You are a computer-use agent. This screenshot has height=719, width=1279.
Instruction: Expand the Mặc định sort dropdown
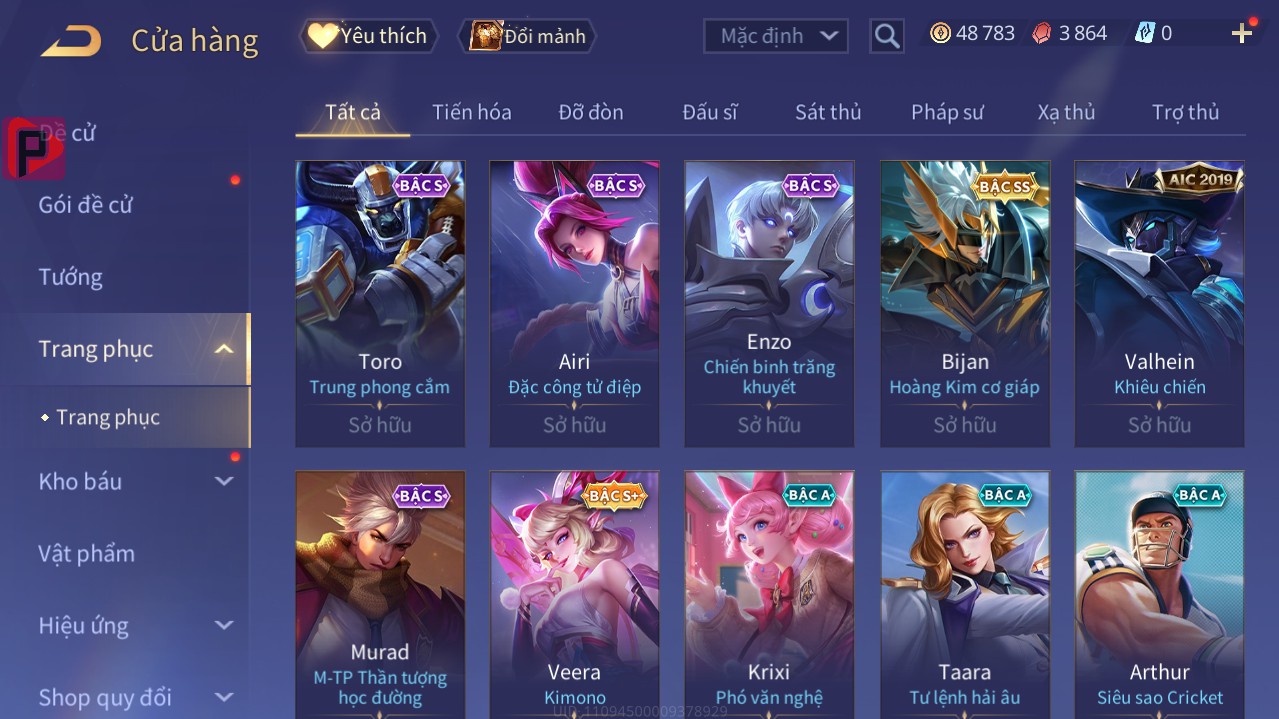click(776, 36)
